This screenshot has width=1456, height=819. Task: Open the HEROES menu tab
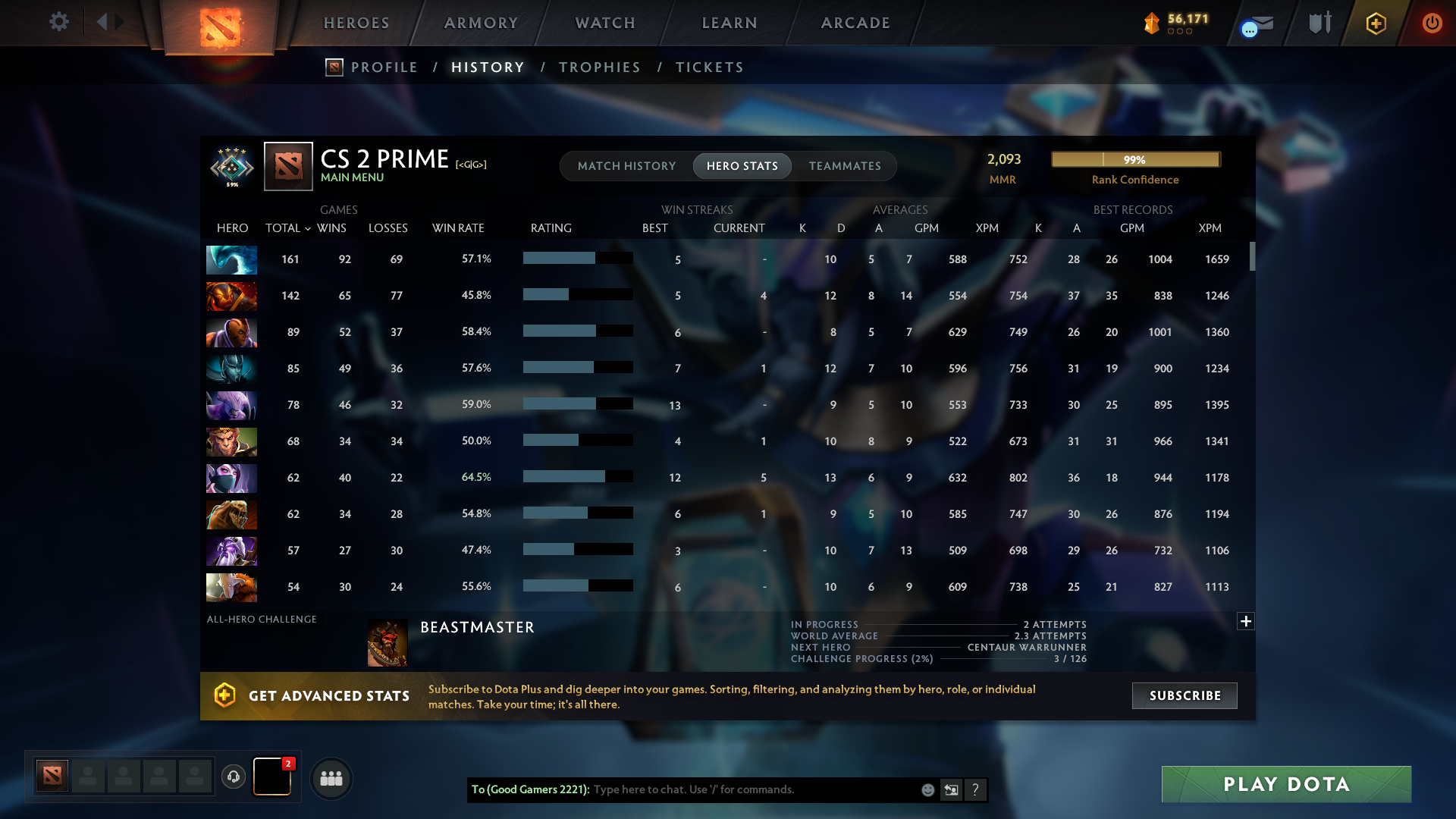coord(356,23)
